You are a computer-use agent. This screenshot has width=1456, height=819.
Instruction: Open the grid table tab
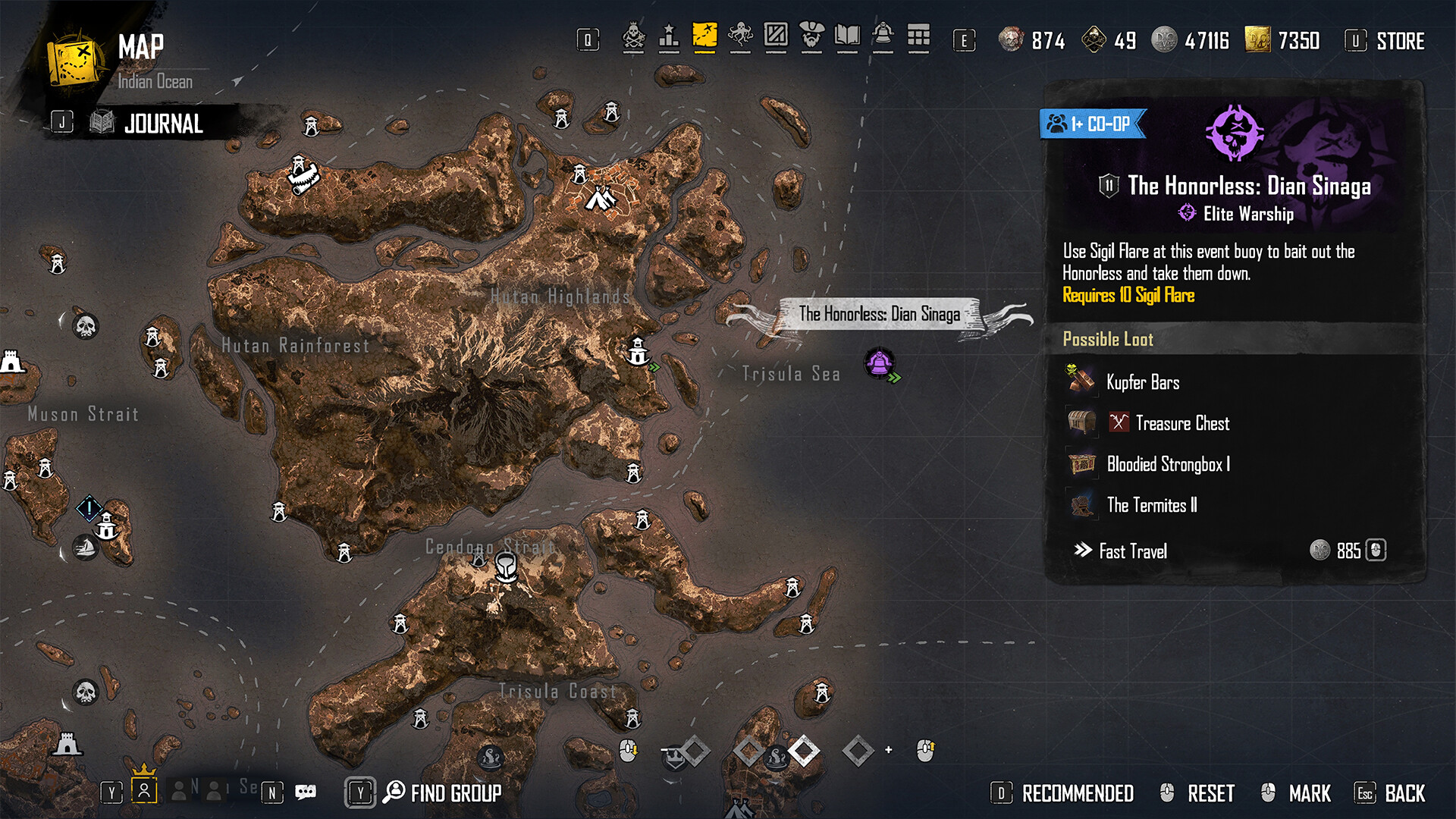click(x=918, y=36)
